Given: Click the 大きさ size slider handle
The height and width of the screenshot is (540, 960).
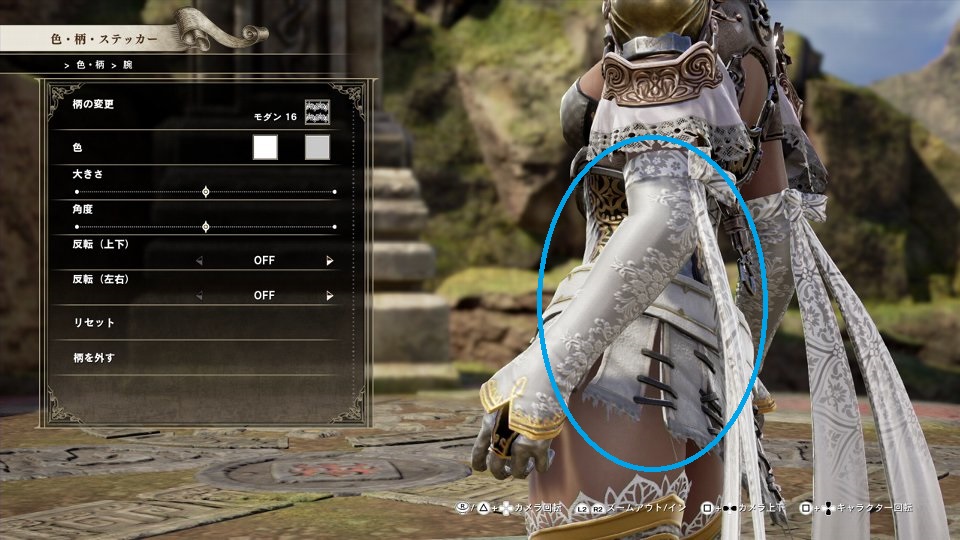Looking at the screenshot, I should [206, 191].
